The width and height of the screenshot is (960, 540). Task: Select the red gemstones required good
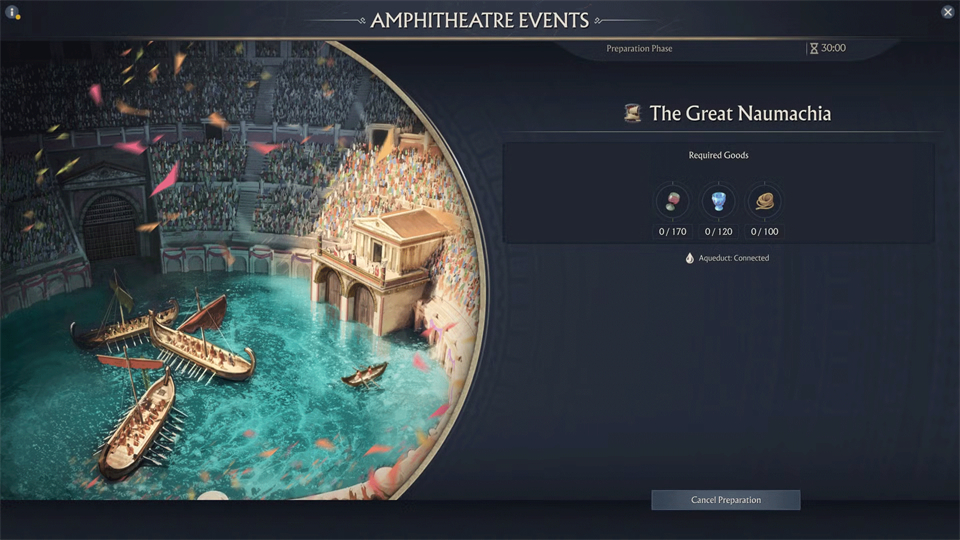coord(672,201)
